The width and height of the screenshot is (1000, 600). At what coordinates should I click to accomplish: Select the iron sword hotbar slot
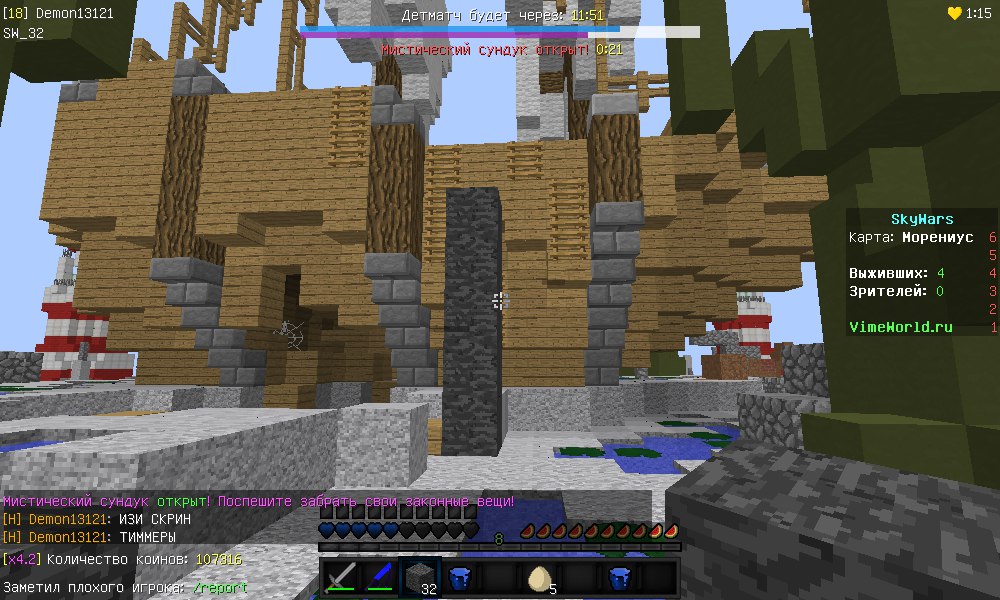[x=340, y=578]
